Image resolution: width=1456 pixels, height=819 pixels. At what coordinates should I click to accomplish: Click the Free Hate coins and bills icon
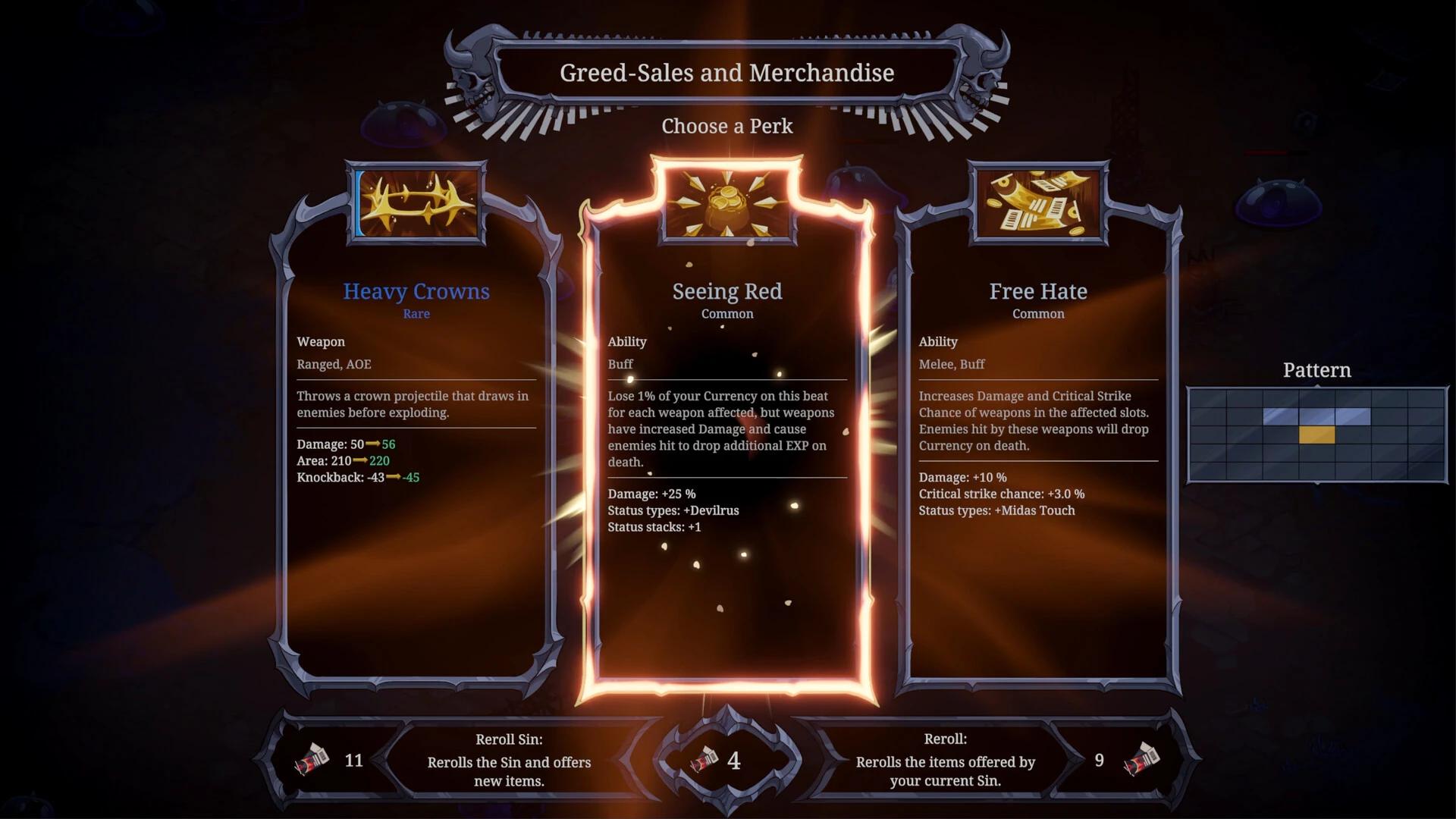[x=1037, y=205]
